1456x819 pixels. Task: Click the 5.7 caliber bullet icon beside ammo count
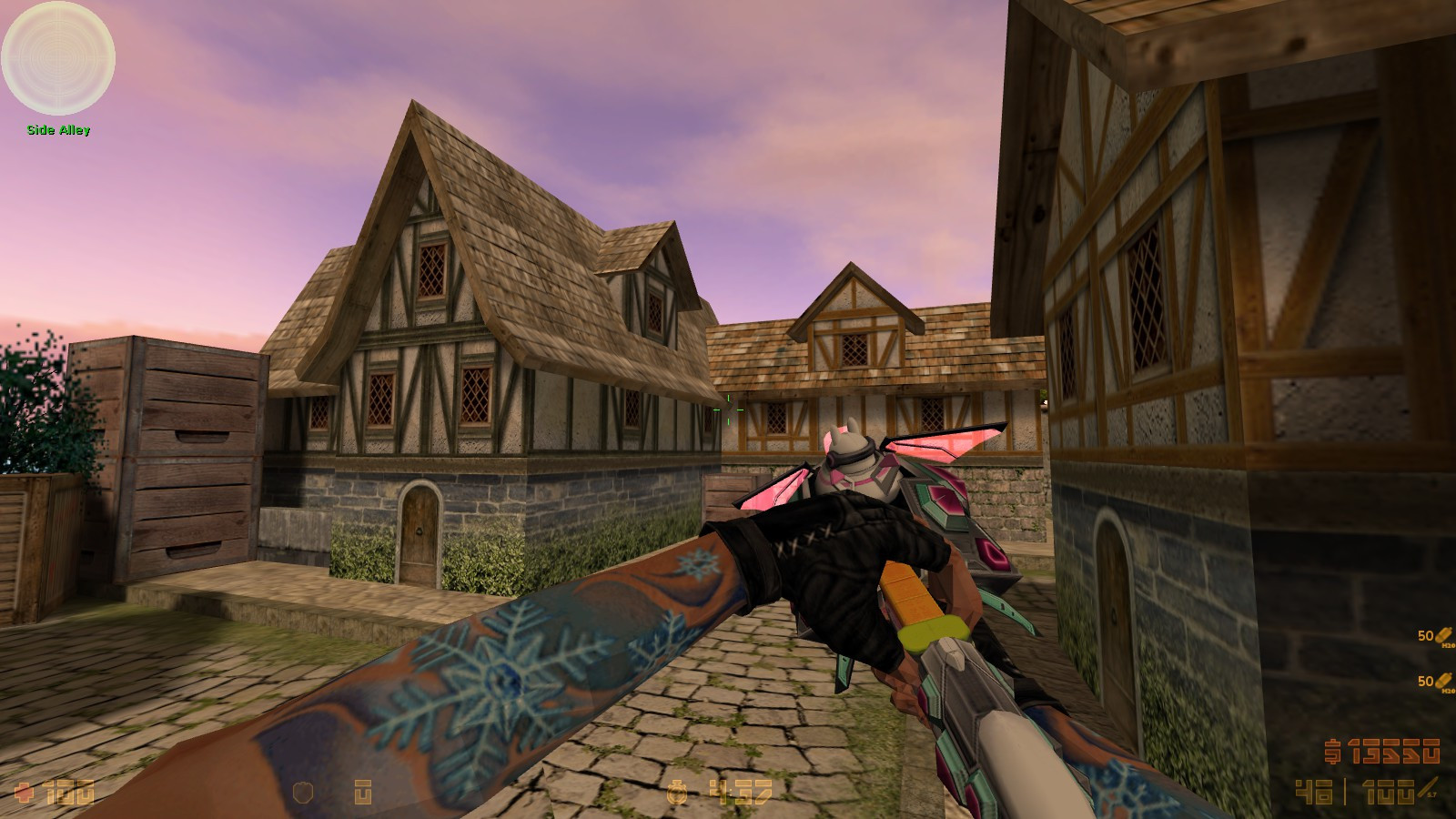(1425, 790)
